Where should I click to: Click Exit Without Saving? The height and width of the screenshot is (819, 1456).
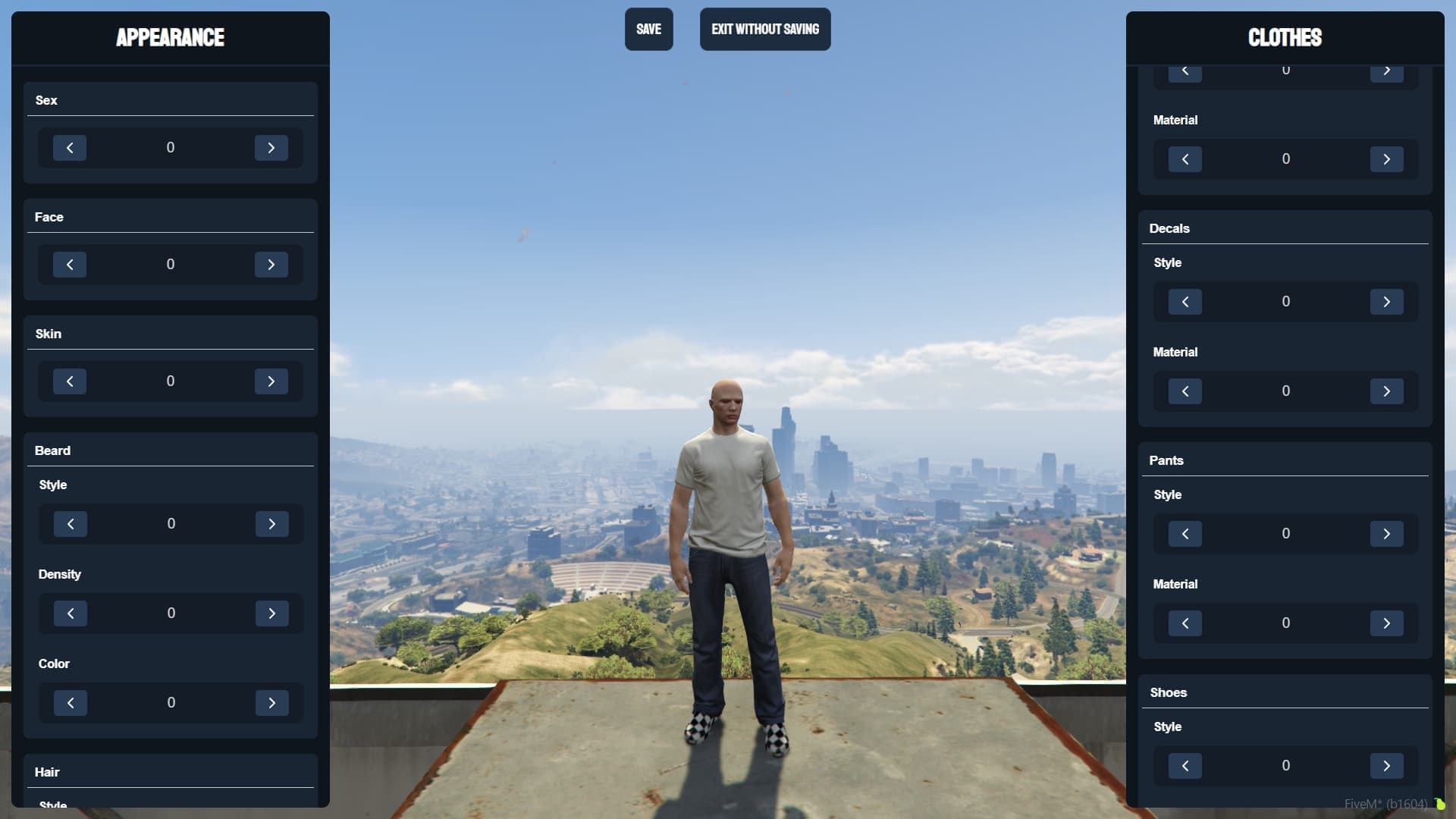764,29
